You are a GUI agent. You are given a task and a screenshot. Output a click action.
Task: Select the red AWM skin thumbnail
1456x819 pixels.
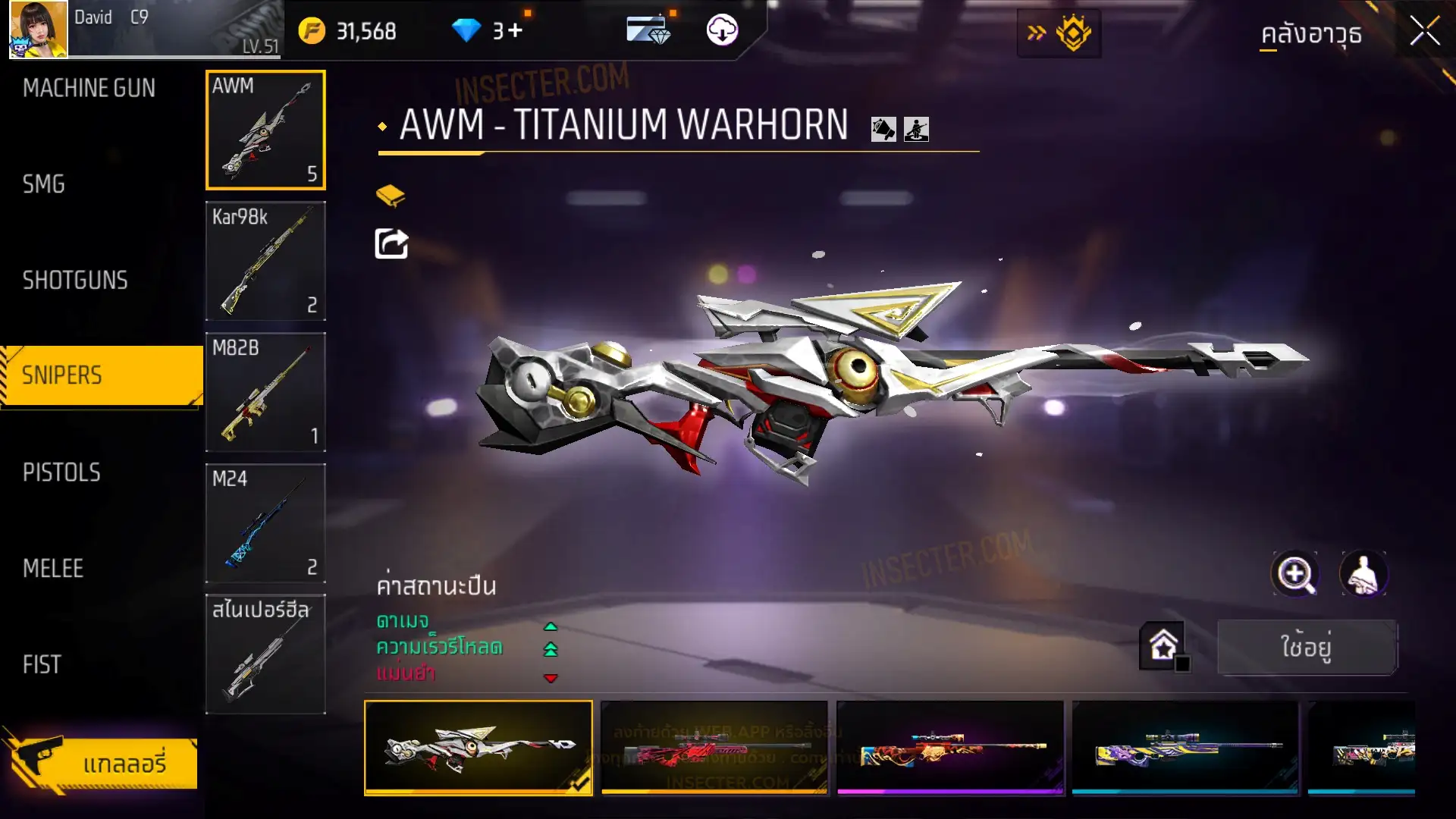(x=714, y=748)
